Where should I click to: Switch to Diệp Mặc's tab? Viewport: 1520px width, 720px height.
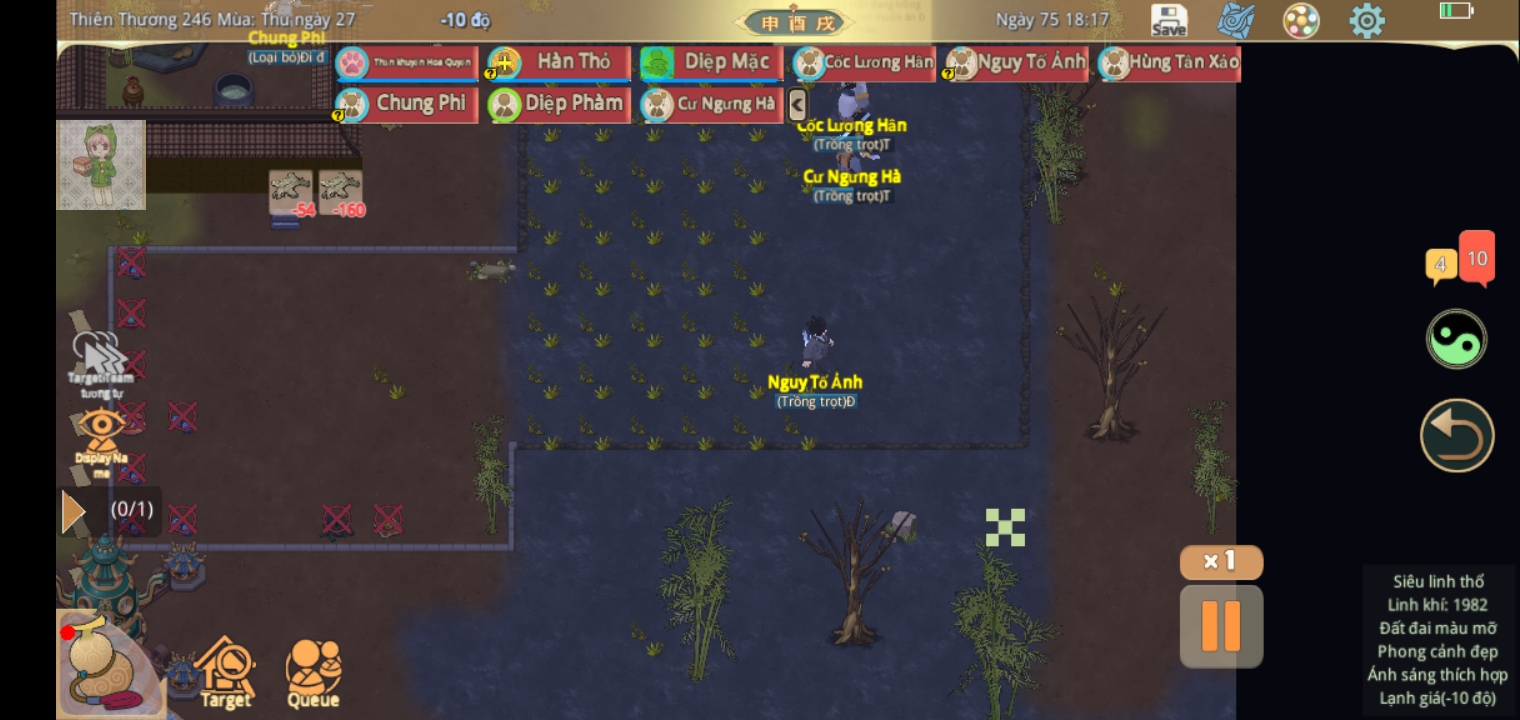[711, 62]
